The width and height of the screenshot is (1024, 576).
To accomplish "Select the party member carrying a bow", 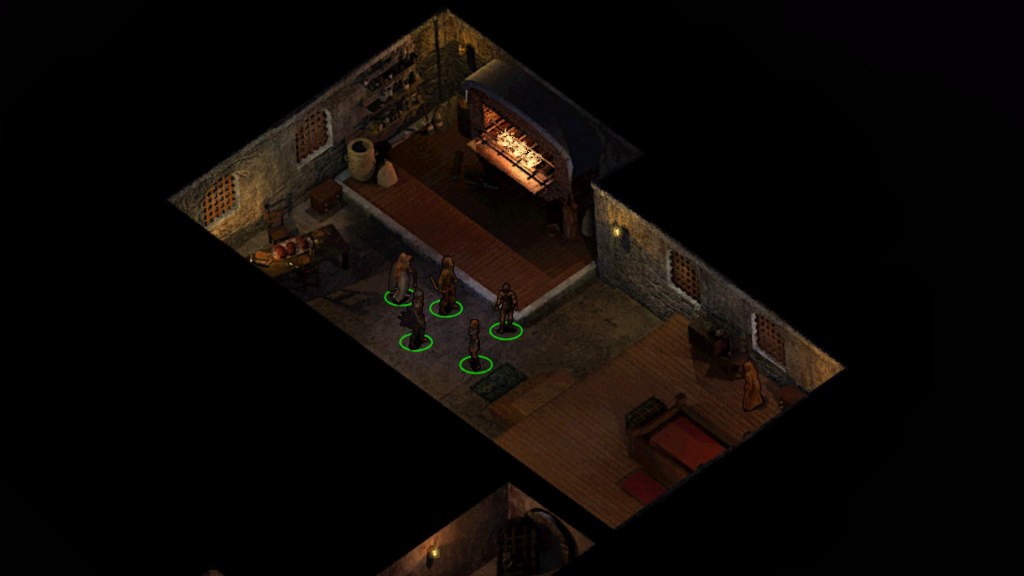I will coord(446,285).
